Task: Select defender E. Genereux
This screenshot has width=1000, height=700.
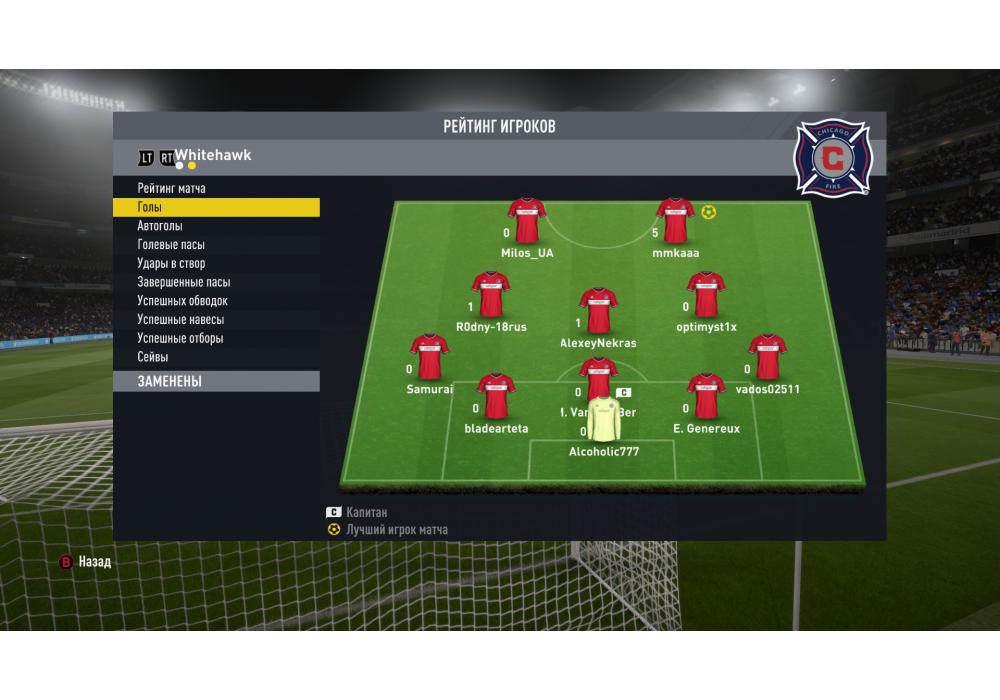Action: pos(706,397)
